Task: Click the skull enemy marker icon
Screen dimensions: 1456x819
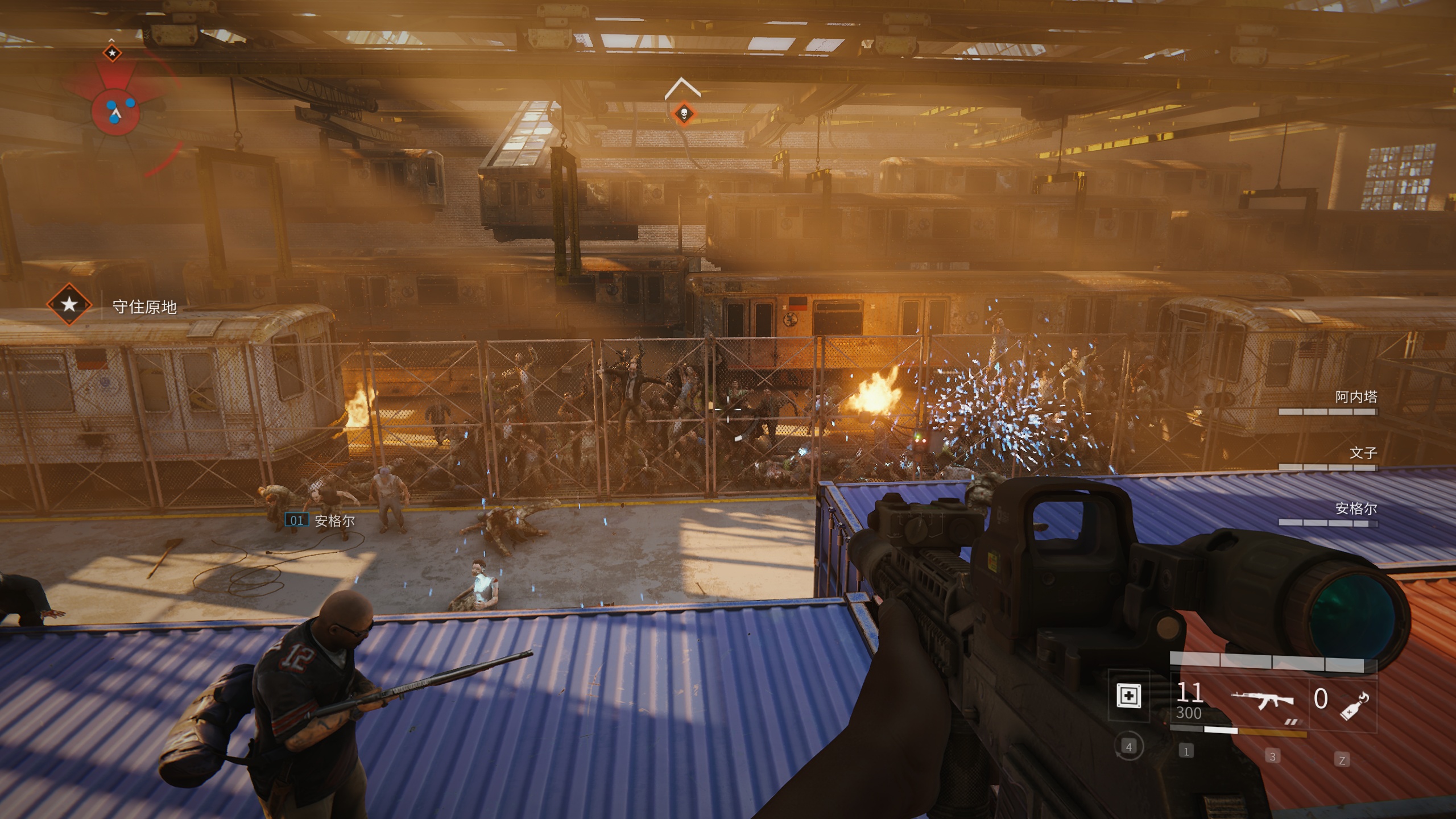Action: click(684, 114)
